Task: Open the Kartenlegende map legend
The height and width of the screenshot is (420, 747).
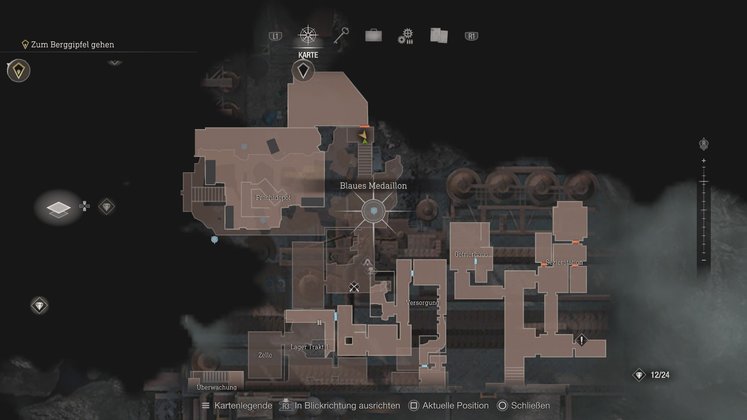Action: (238, 406)
